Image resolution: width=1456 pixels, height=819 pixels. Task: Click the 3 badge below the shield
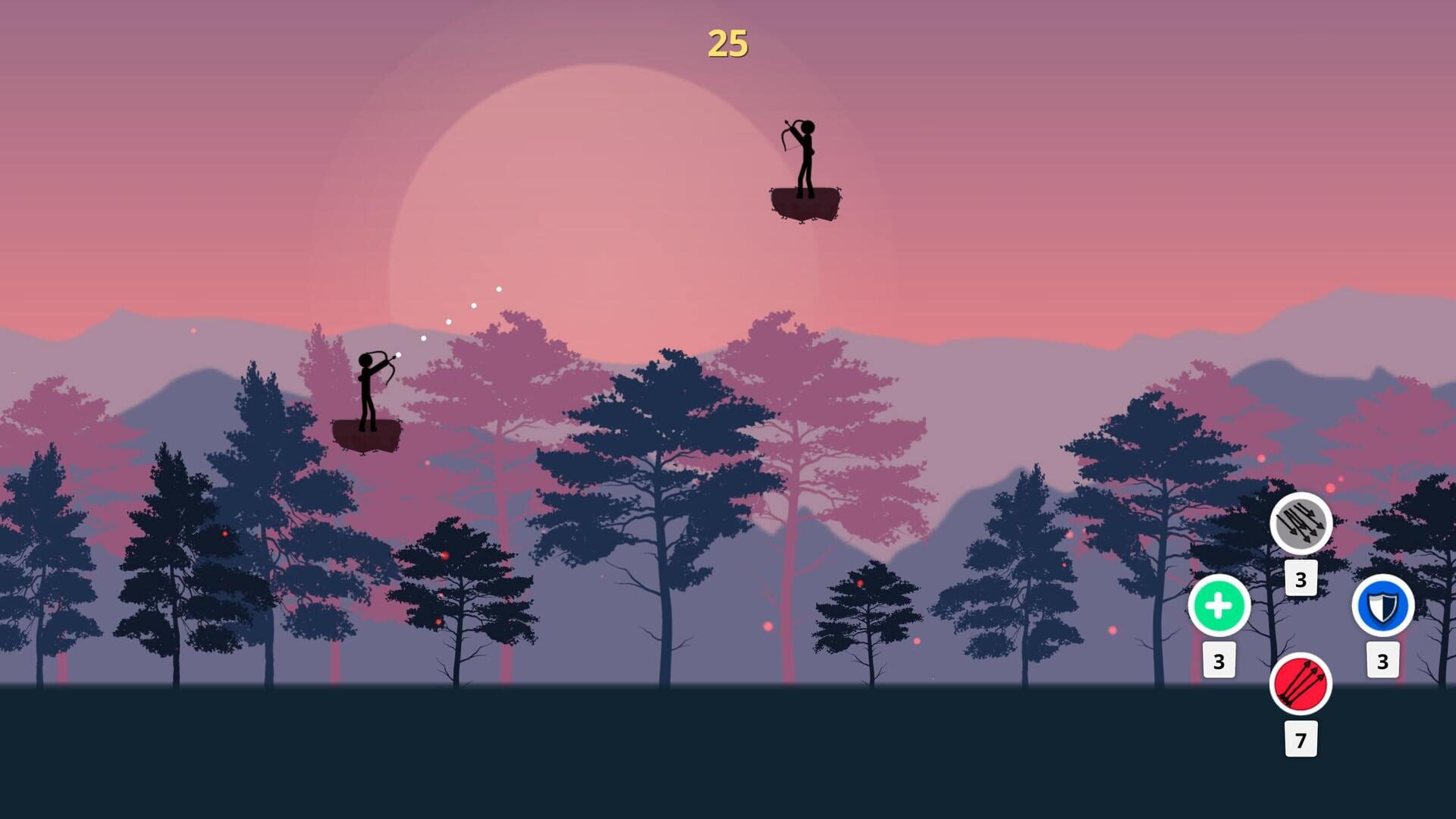point(1382,660)
